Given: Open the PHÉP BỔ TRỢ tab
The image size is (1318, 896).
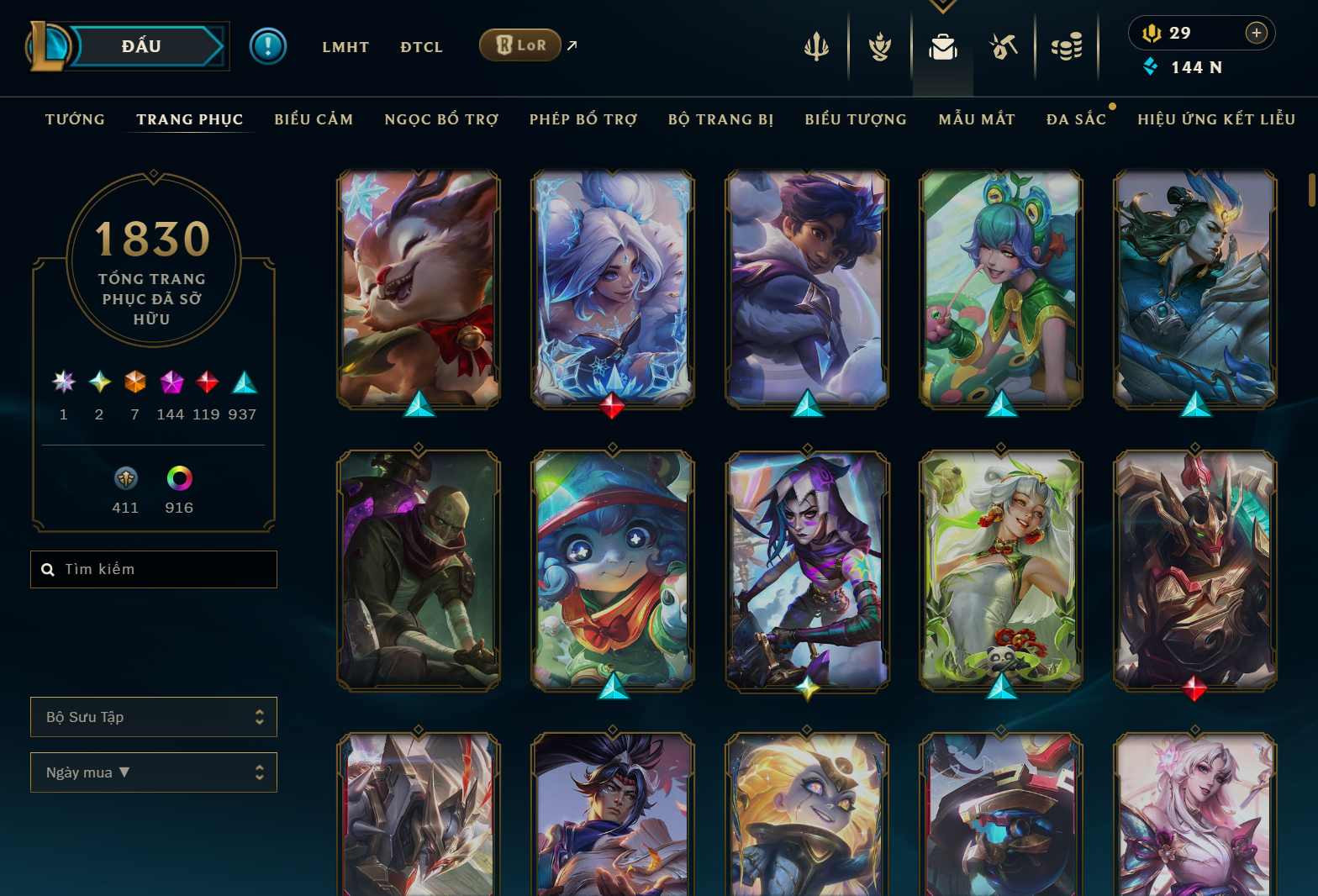Looking at the screenshot, I should (583, 119).
